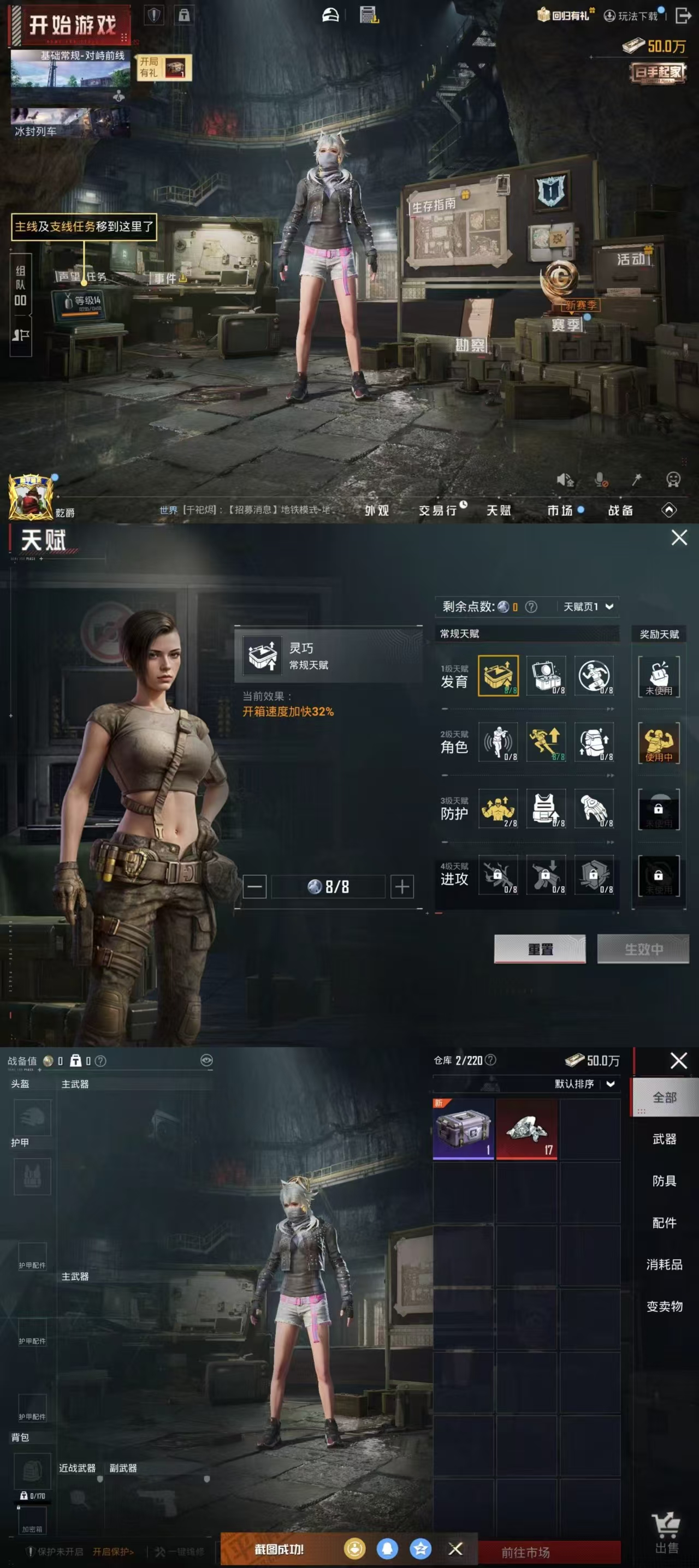This screenshot has height=1568, width=699.
Task: Select the 武器 warehouse category
Action: pyautogui.click(x=664, y=1139)
